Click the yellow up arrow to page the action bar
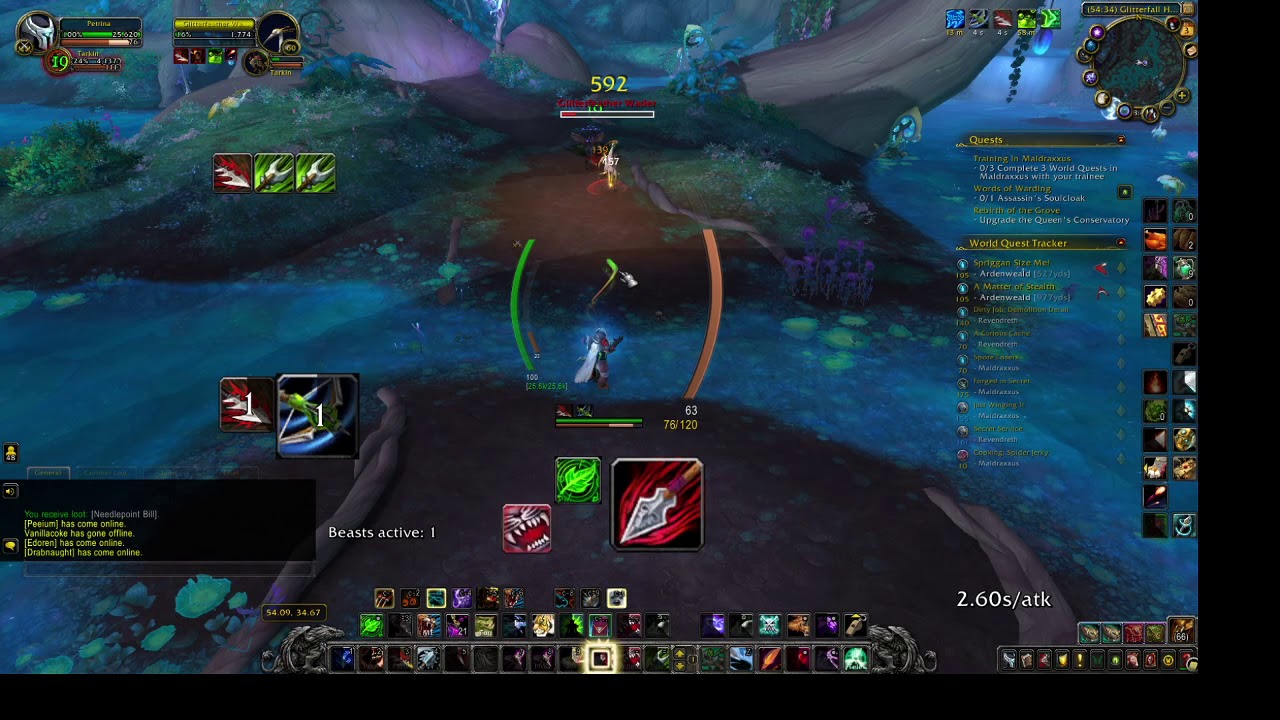The image size is (1280, 720). pyautogui.click(x=680, y=654)
